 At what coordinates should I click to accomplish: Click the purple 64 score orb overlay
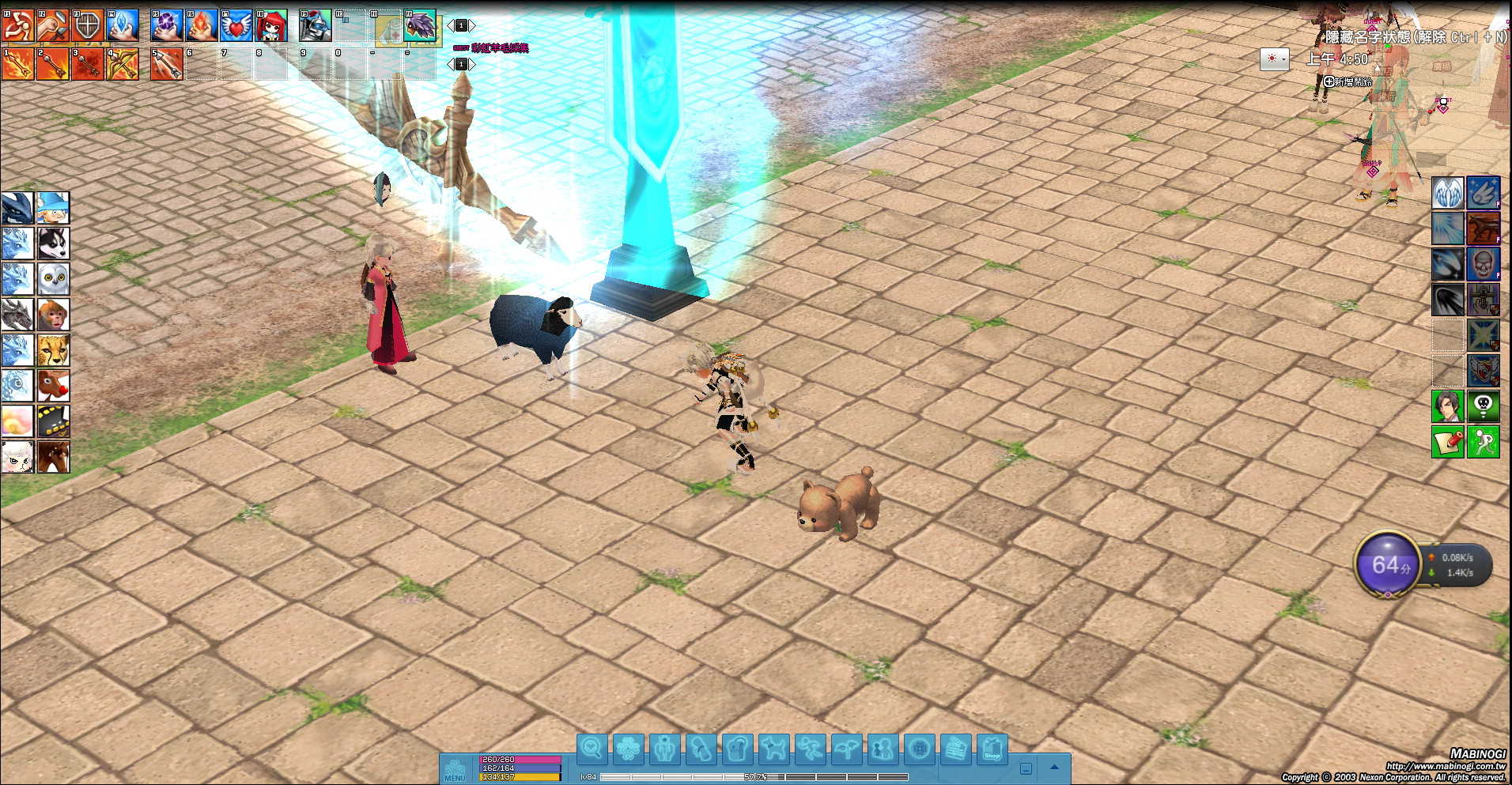[1388, 565]
